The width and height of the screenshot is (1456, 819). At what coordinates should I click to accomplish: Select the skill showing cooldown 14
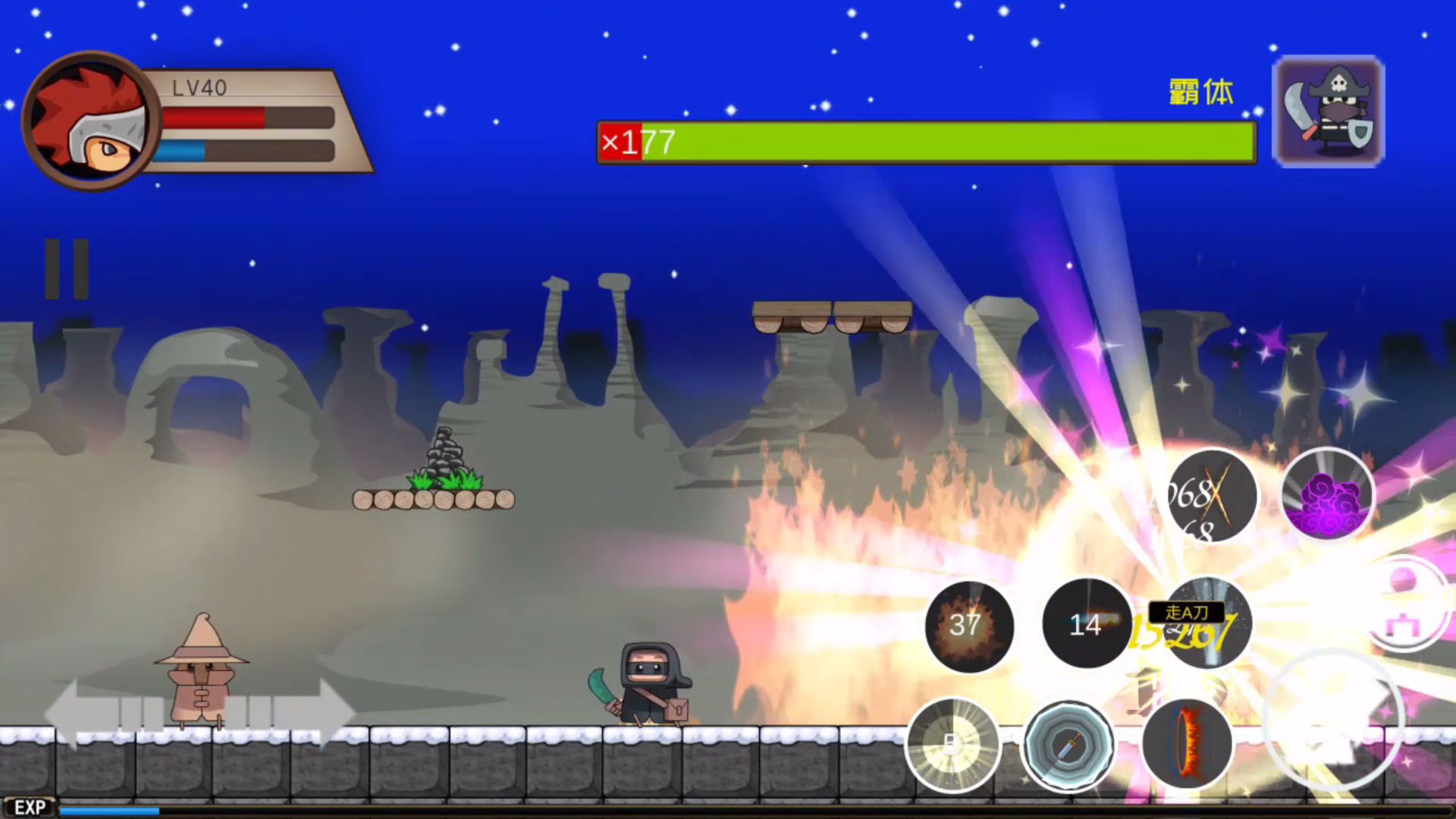pos(1087,625)
